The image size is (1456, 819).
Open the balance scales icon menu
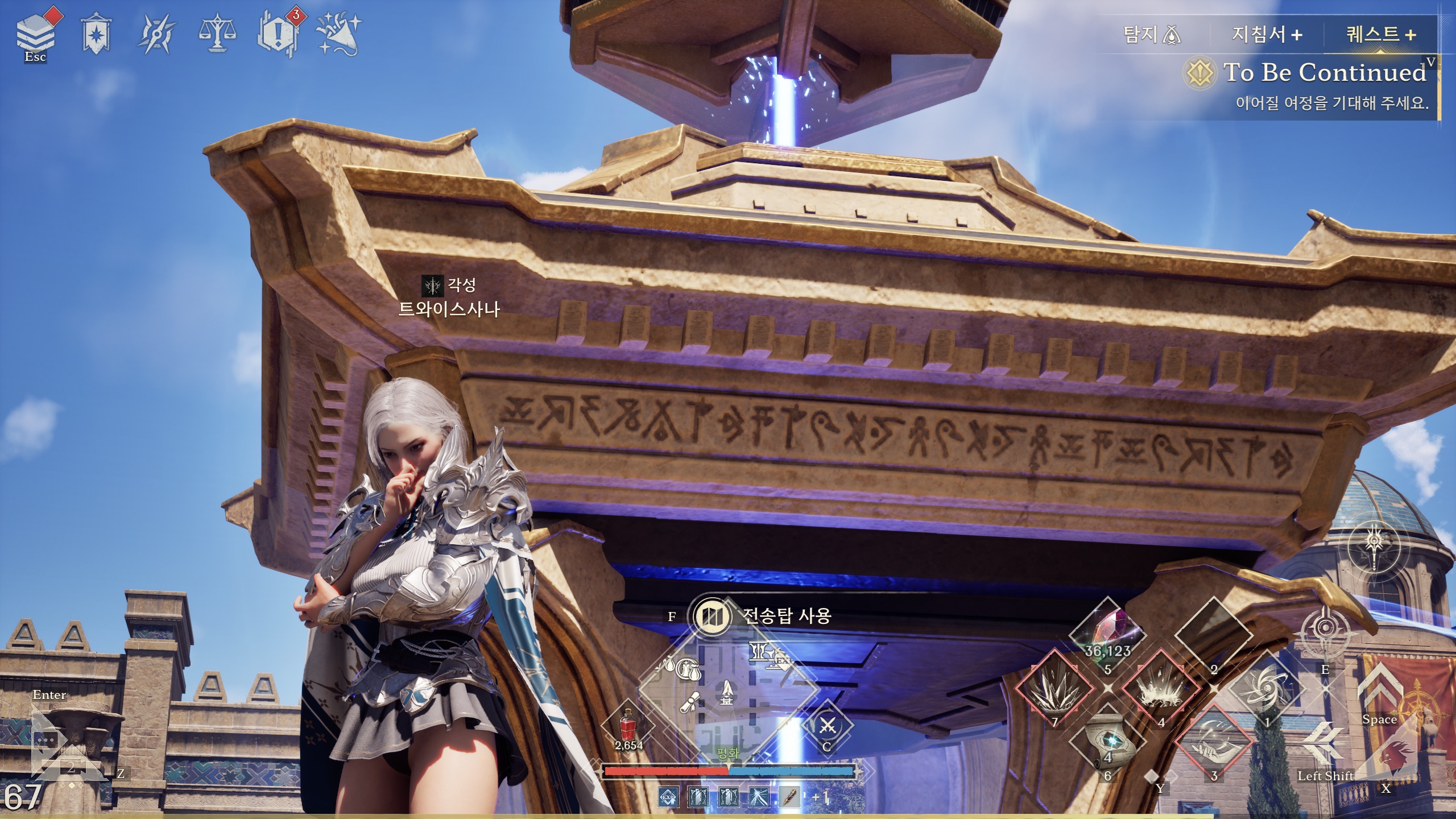pyautogui.click(x=217, y=34)
